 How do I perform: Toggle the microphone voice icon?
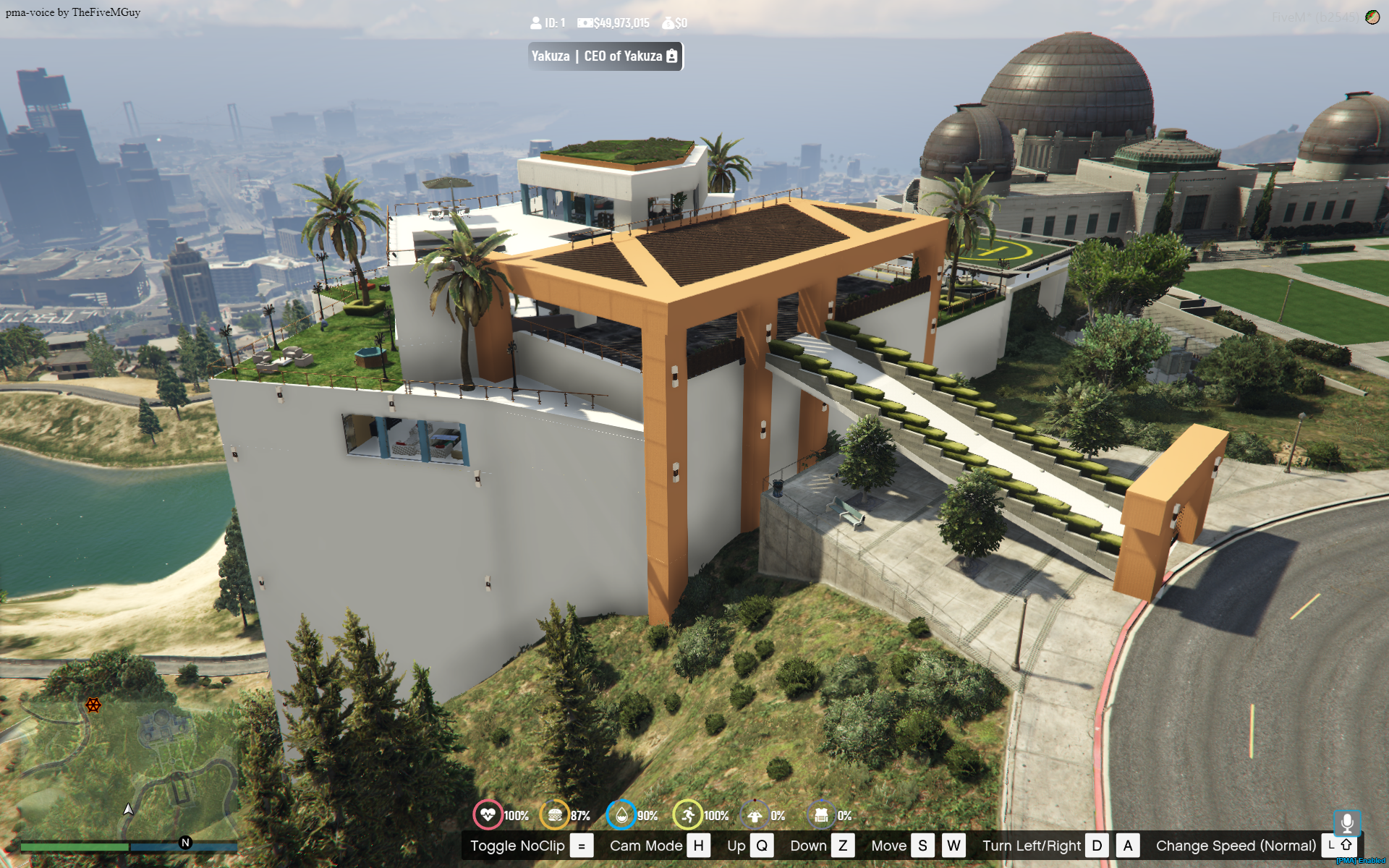[x=1346, y=823]
